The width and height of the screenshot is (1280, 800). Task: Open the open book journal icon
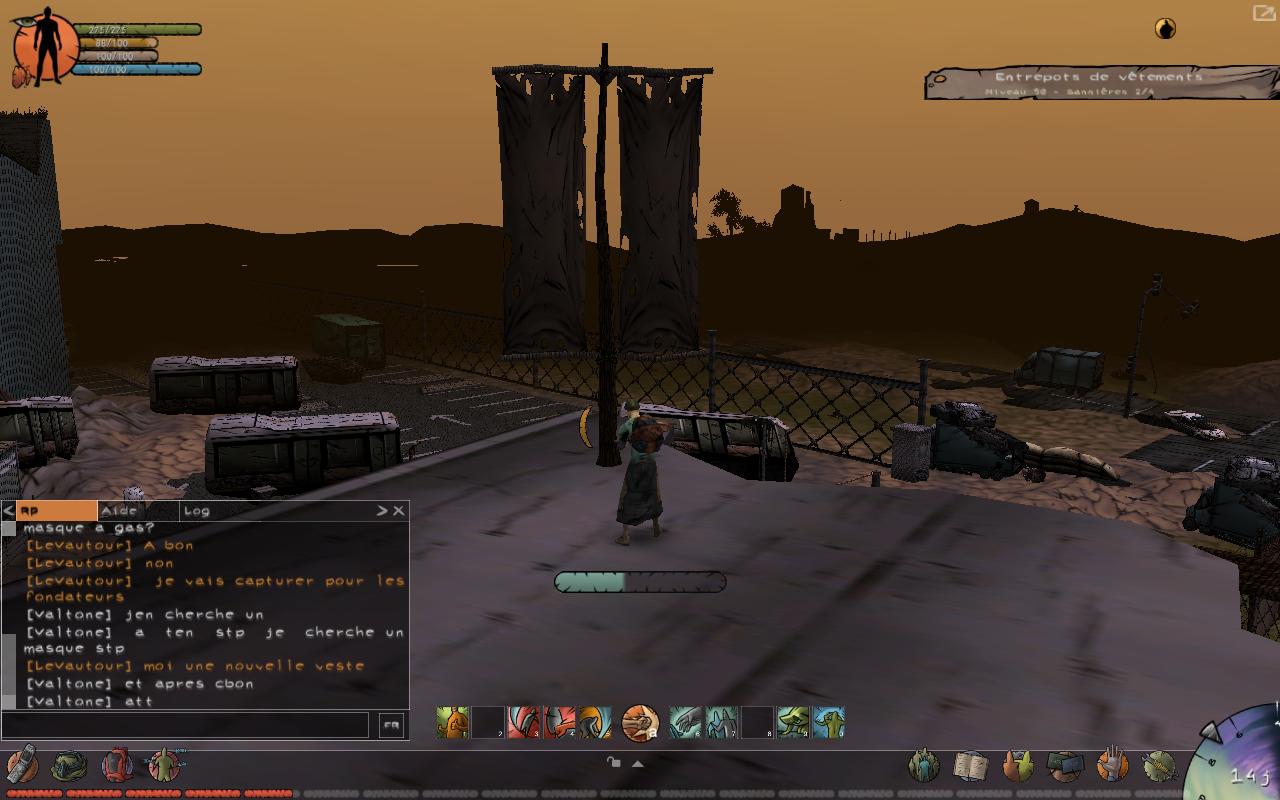(970, 766)
